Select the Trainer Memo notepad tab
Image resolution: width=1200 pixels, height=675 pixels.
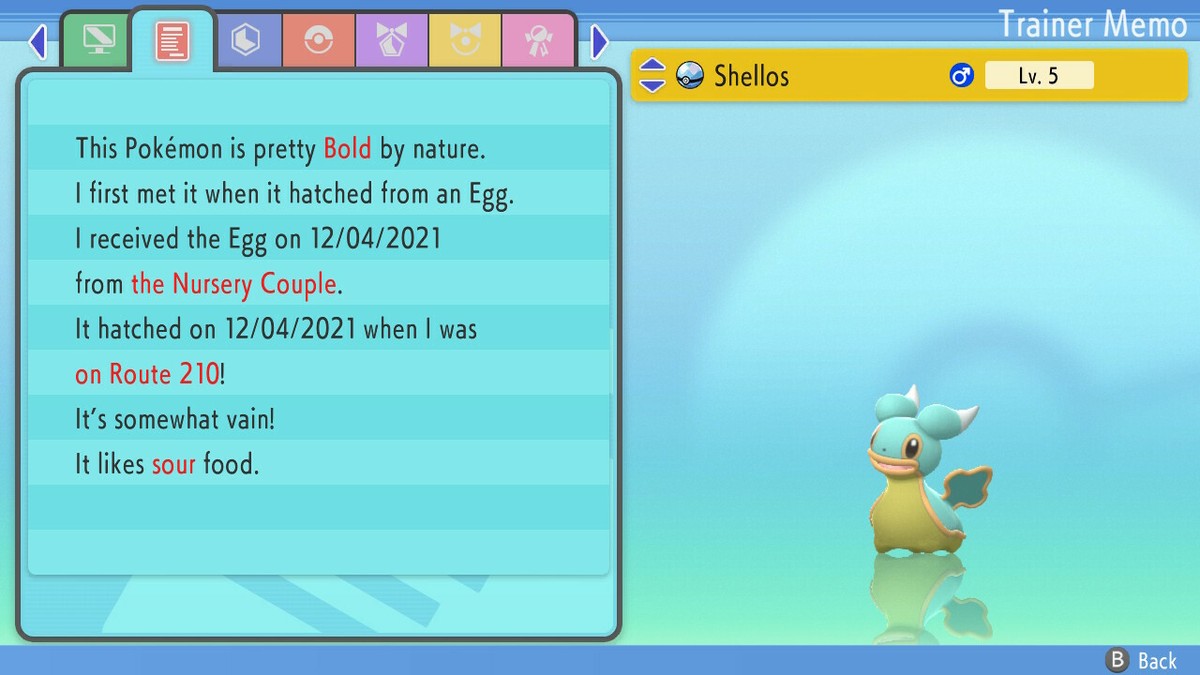click(x=172, y=40)
